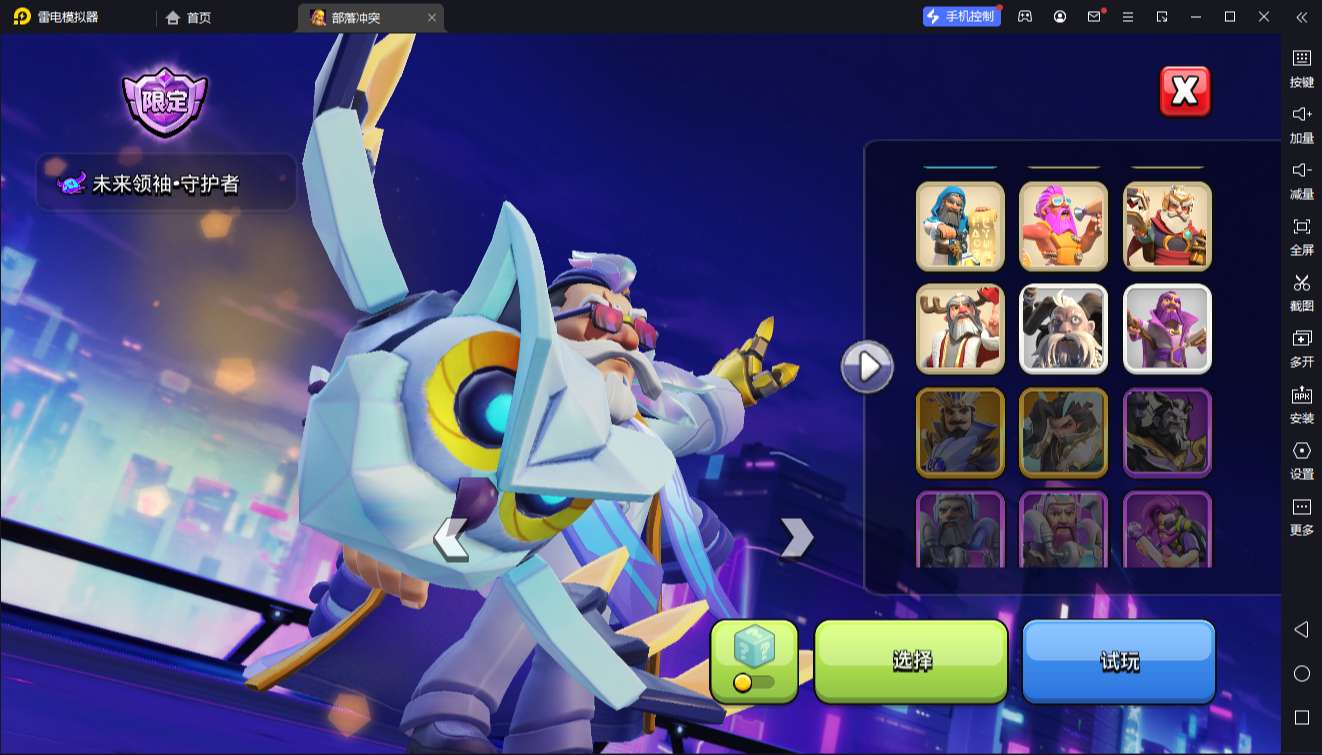Screen dimensions: 1322x755
Task: Open the 首页 home tab in emulator
Action: click(189, 17)
